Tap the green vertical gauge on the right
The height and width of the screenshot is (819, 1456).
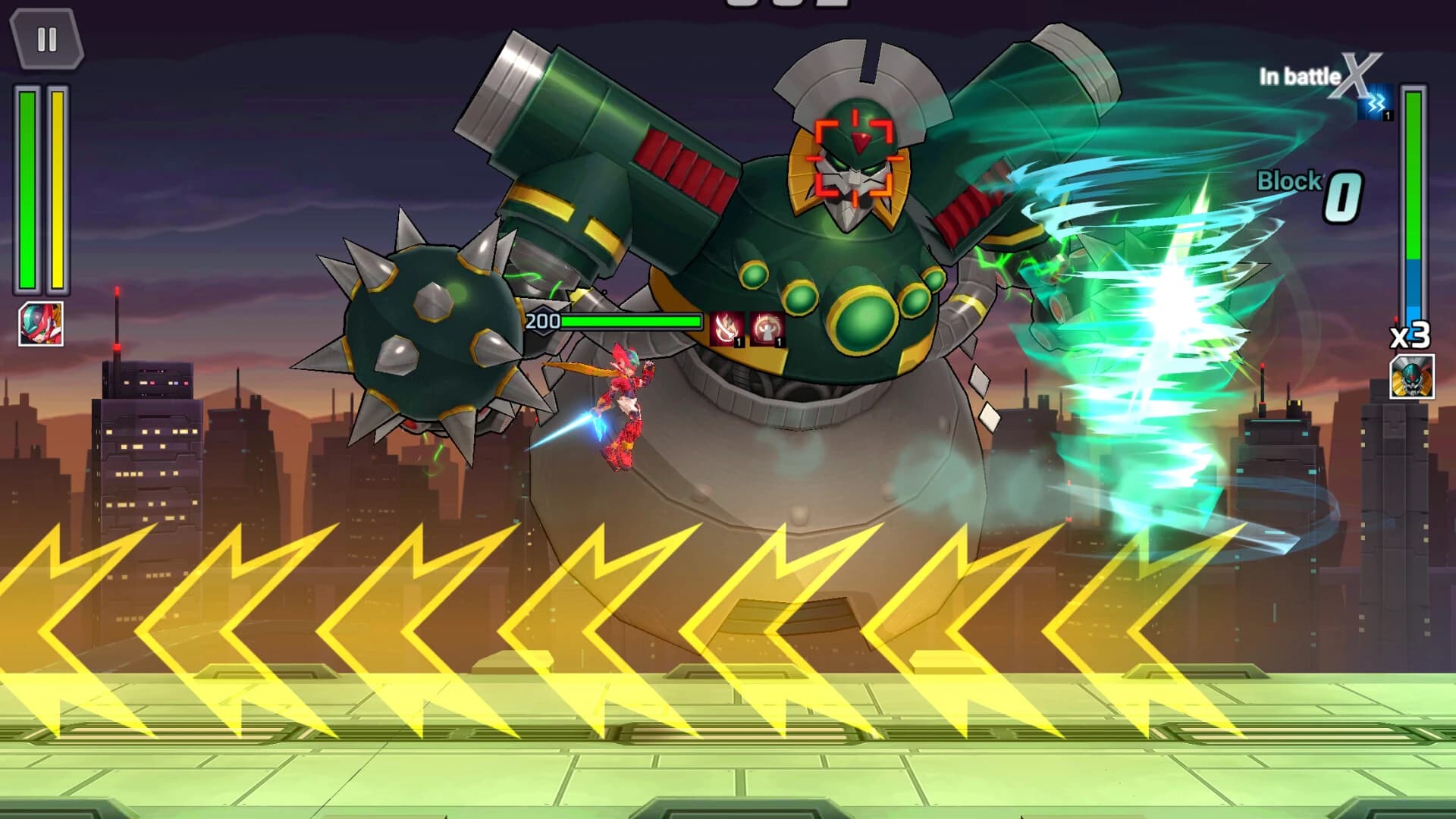(1414, 190)
